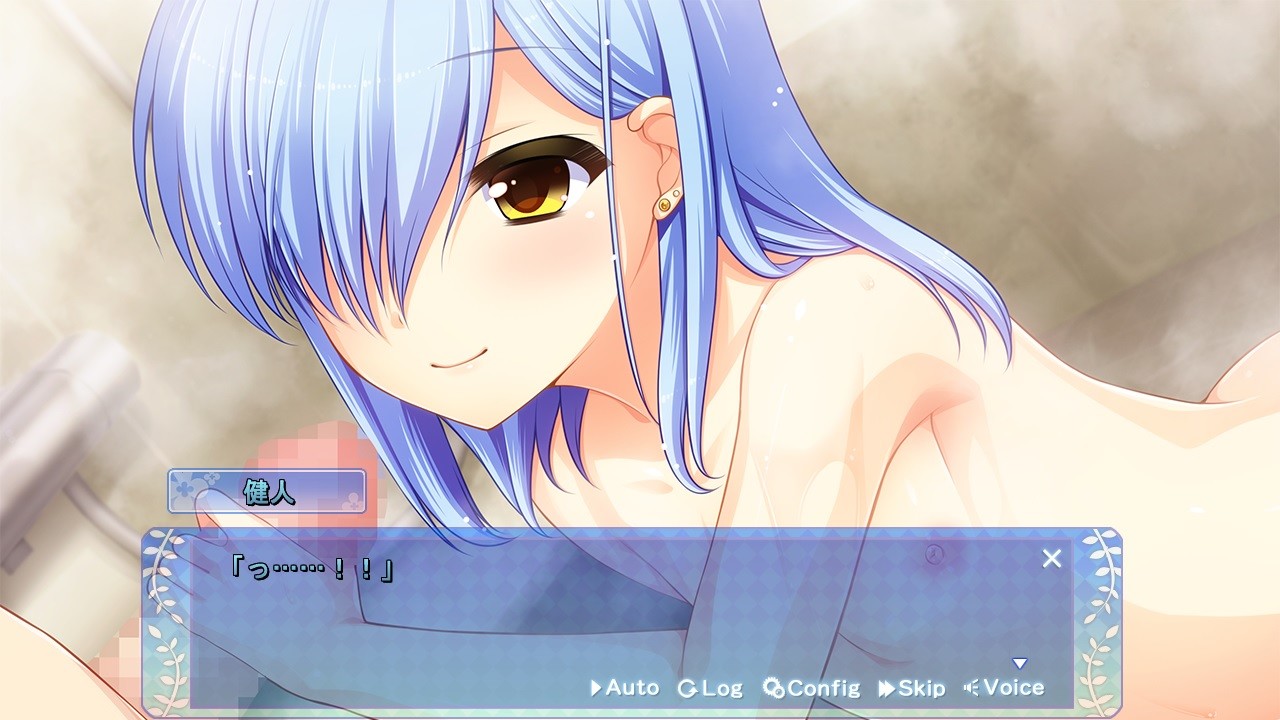
Task: Open the Config settings
Action: 811,688
